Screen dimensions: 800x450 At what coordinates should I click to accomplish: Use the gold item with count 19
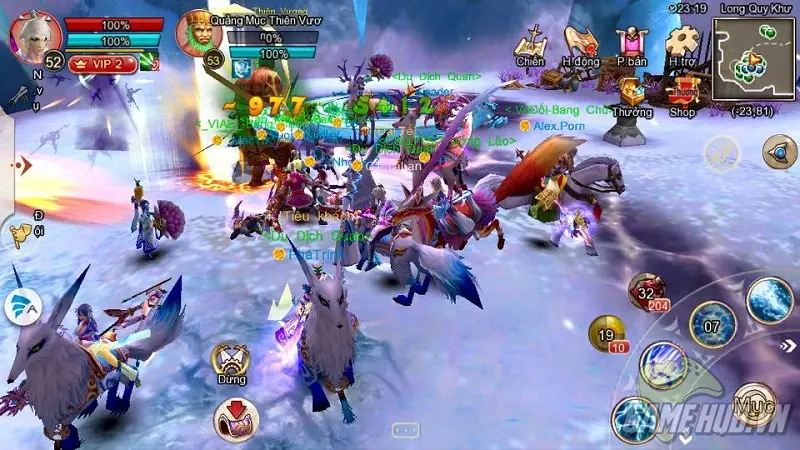click(608, 334)
